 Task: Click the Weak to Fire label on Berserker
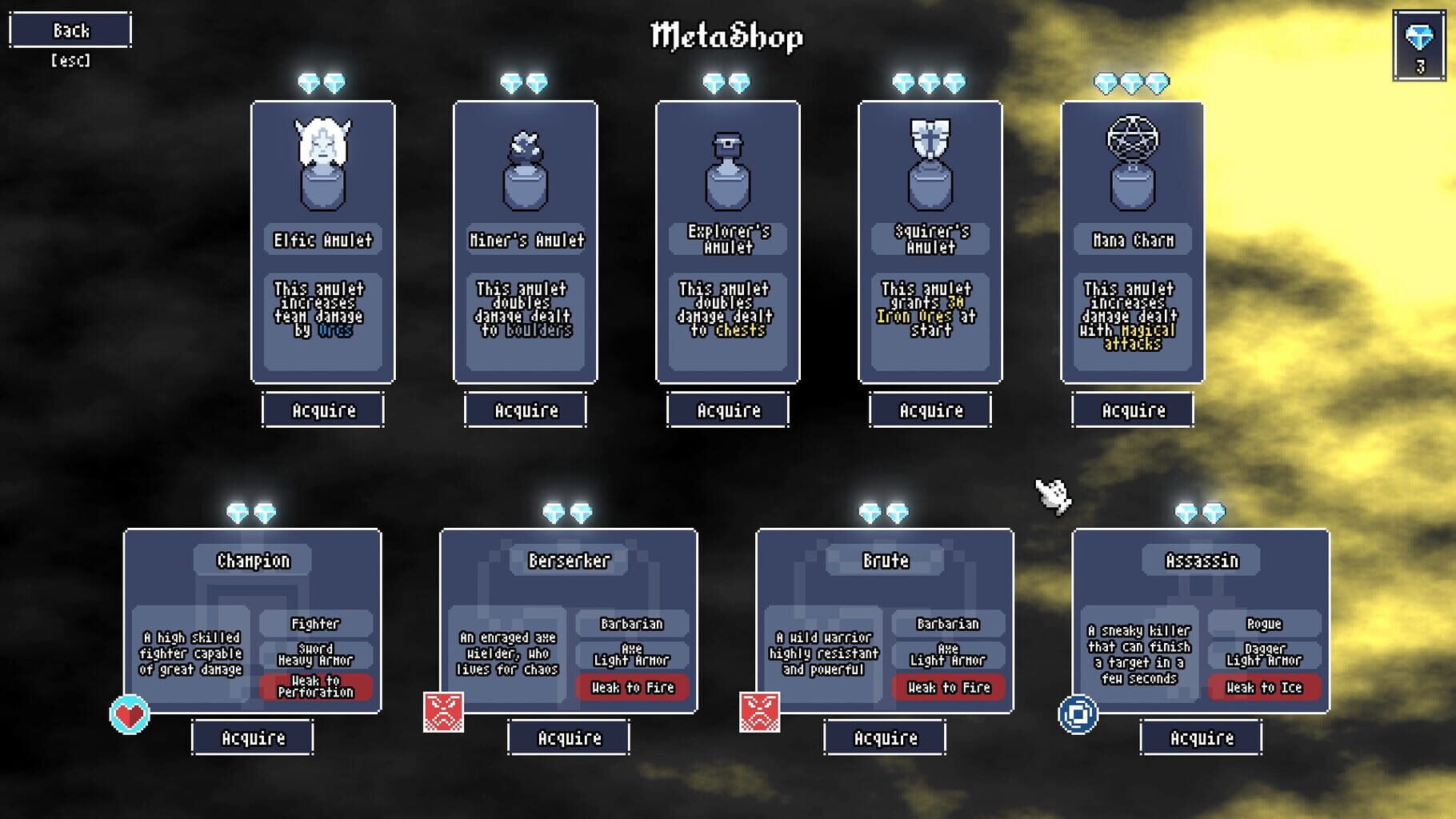[x=632, y=687]
